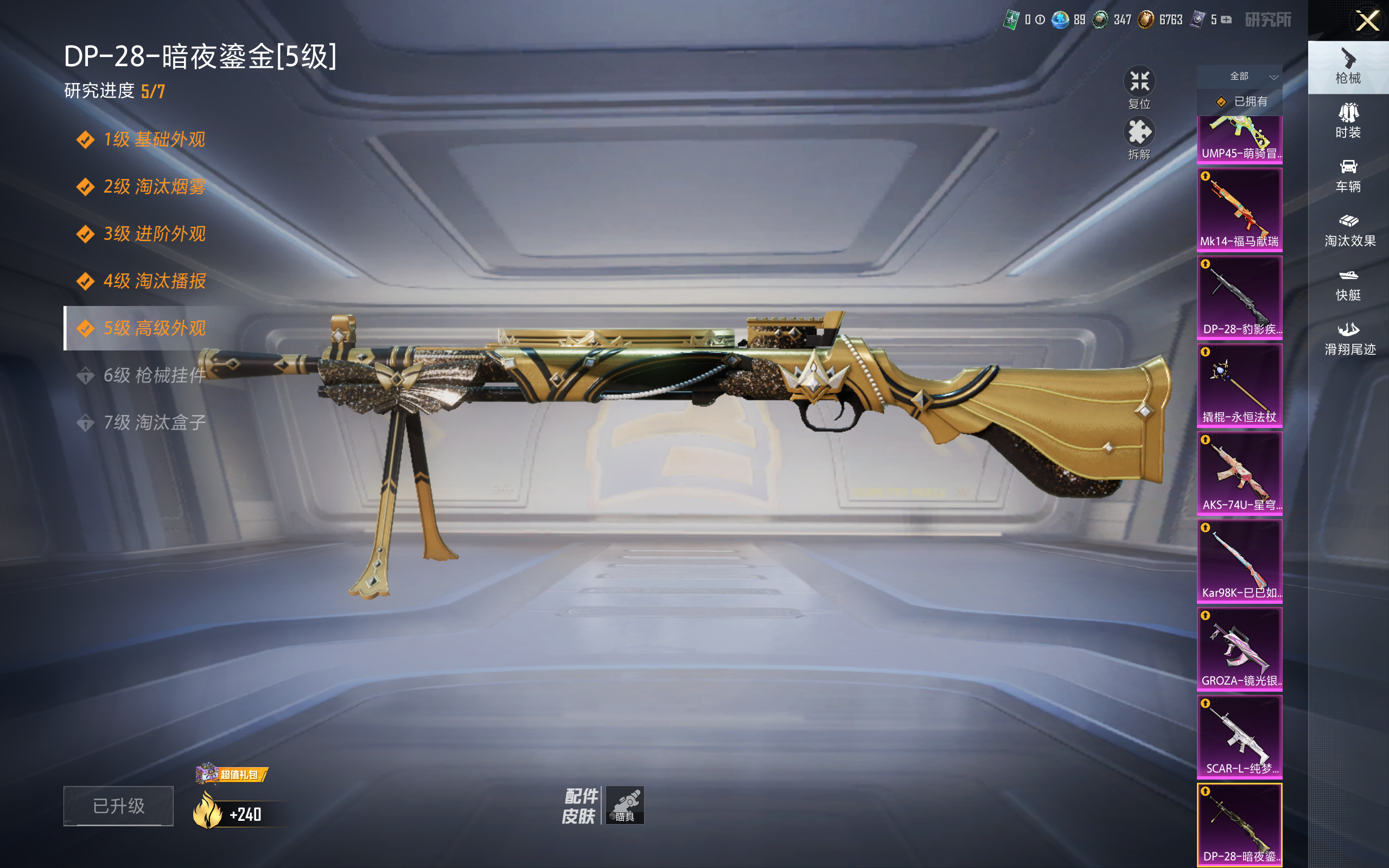View level 1 基础外观 entry
1389x868 pixels.
(x=154, y=139)
